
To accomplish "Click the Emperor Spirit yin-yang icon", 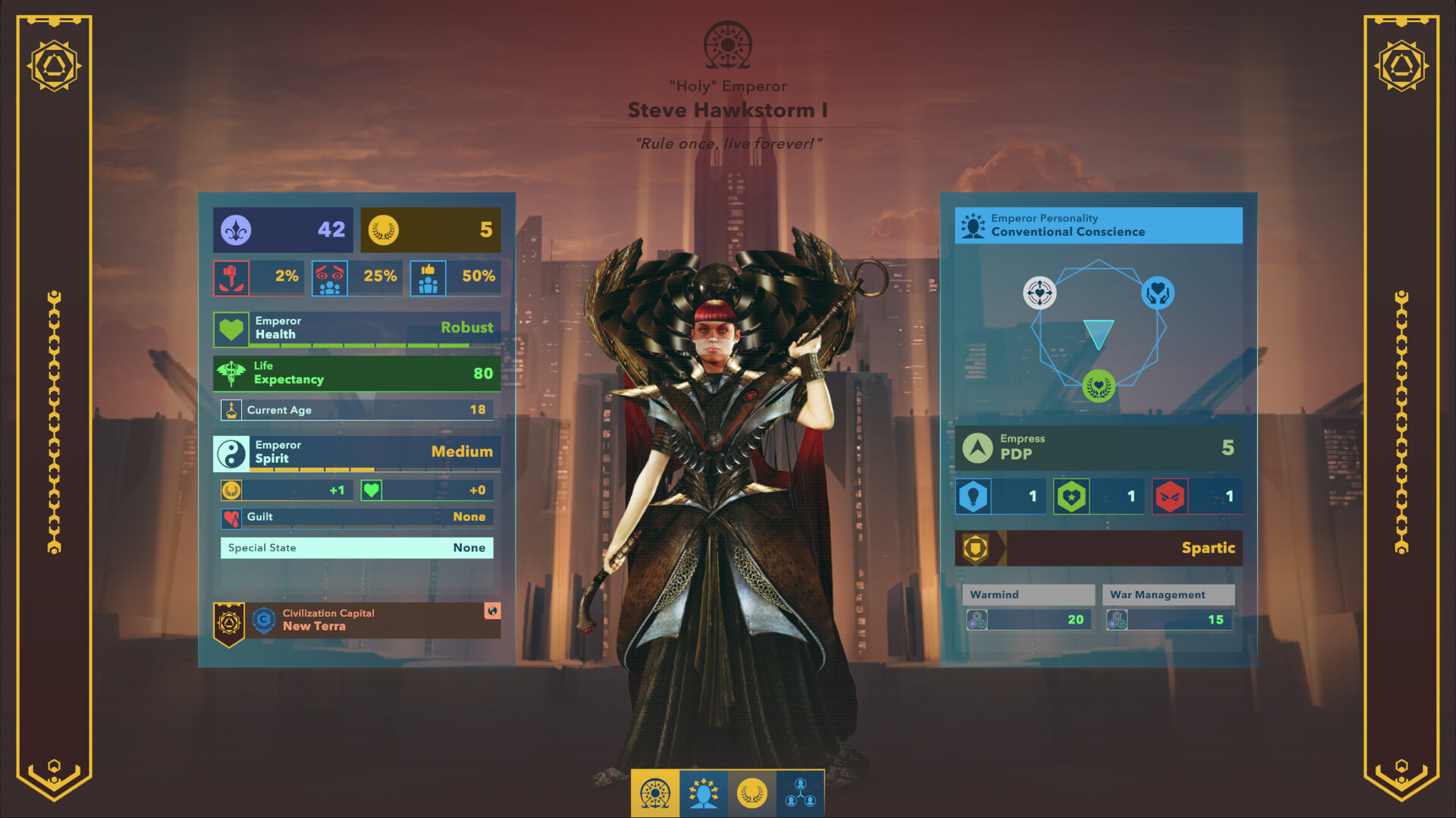I will tap(231, 453).
